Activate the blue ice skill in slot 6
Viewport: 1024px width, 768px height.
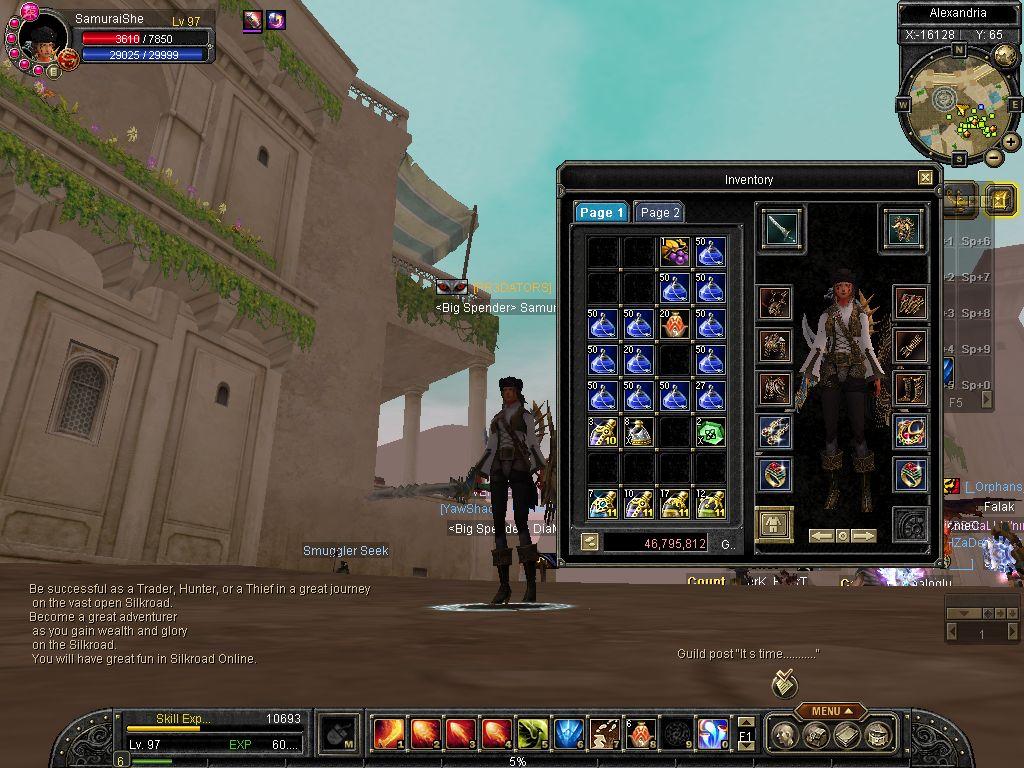(567, 733)
